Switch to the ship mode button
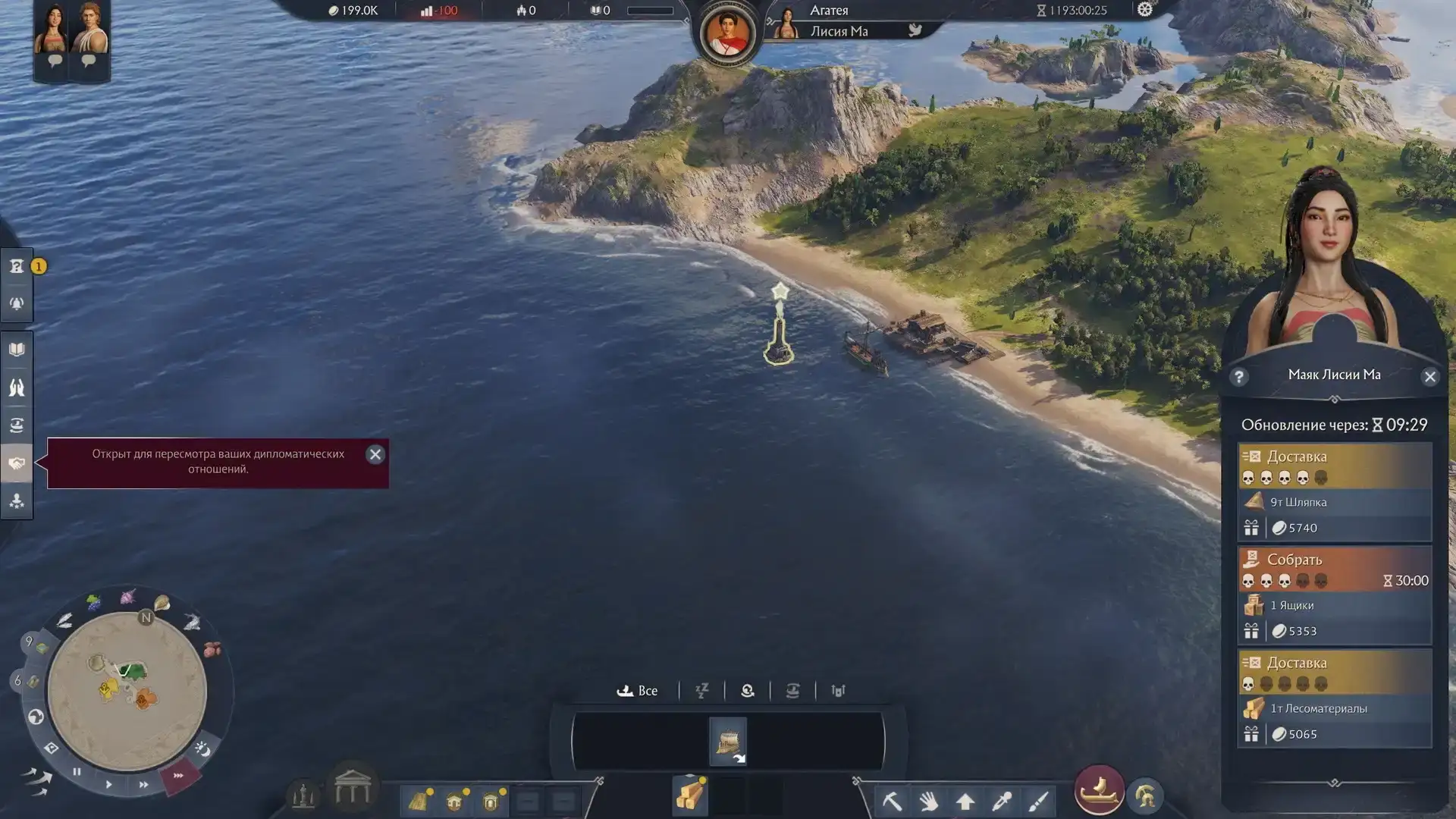Image resolution: width=1456 pixels, height=819 pixels. (1099, 790)
